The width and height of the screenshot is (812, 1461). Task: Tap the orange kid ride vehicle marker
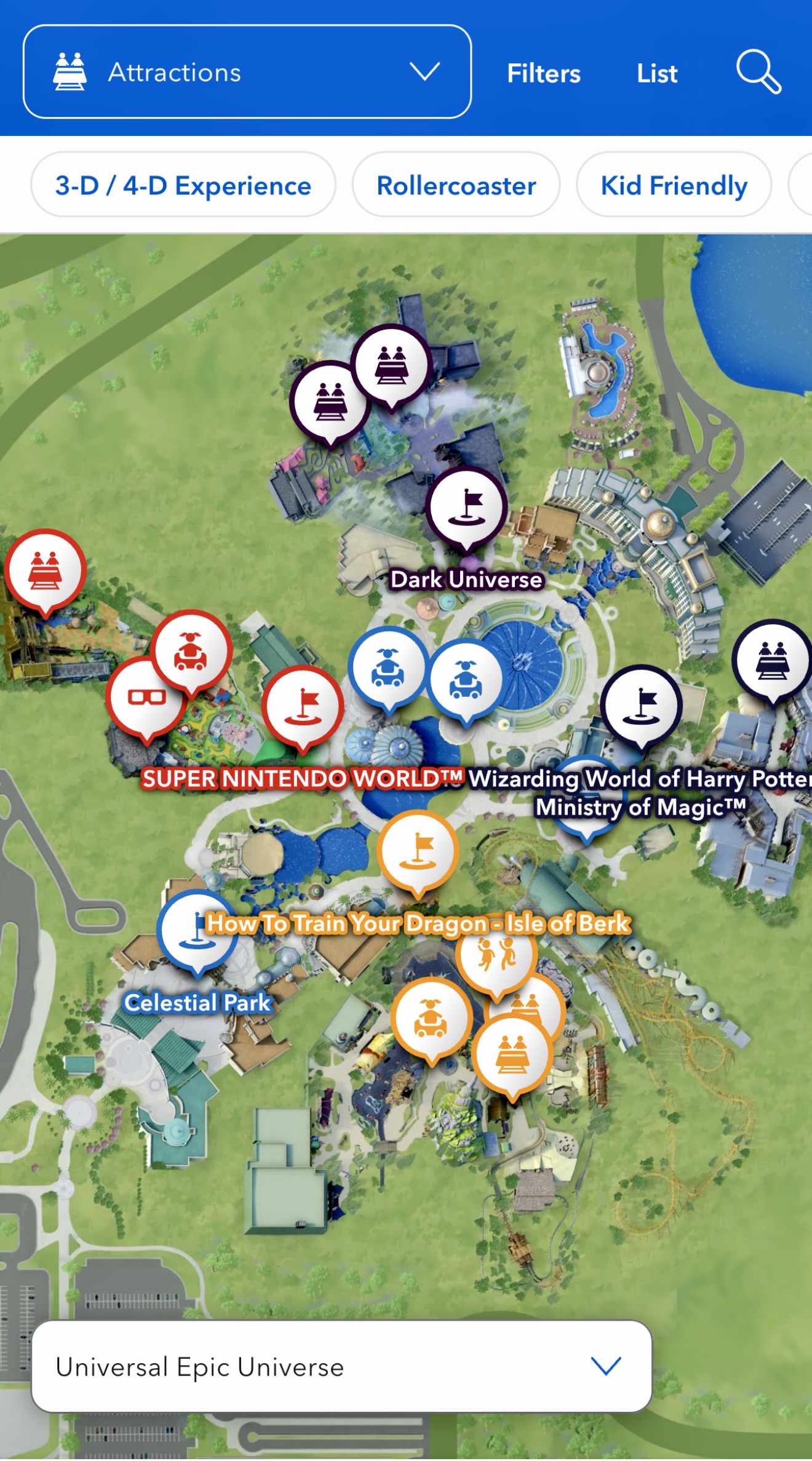(431, 1017)
